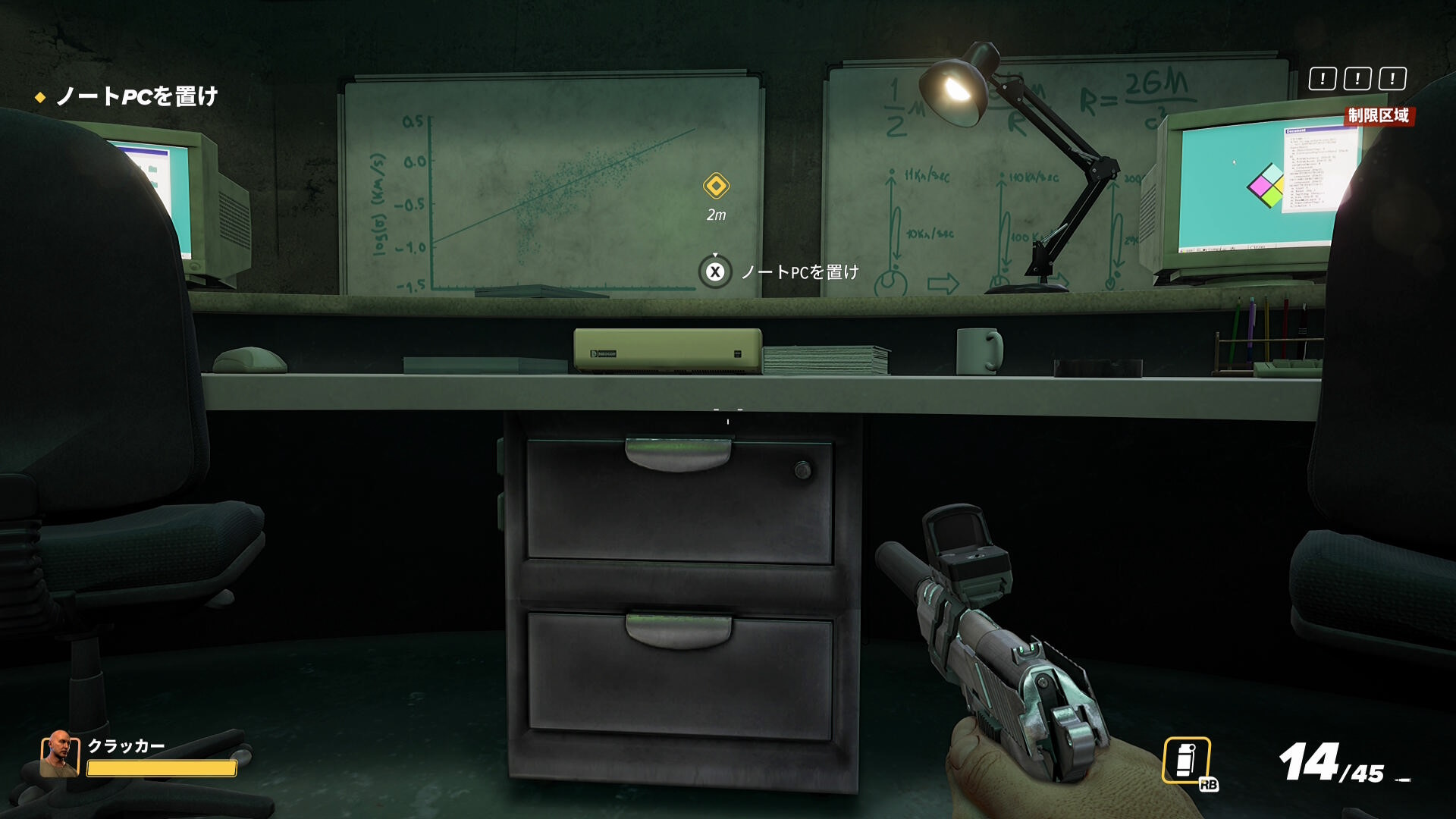Select the throwable item slot icon
The width and height of the screenshot is (1456, 819).
pyautogui.click(x=1186, y=760)
